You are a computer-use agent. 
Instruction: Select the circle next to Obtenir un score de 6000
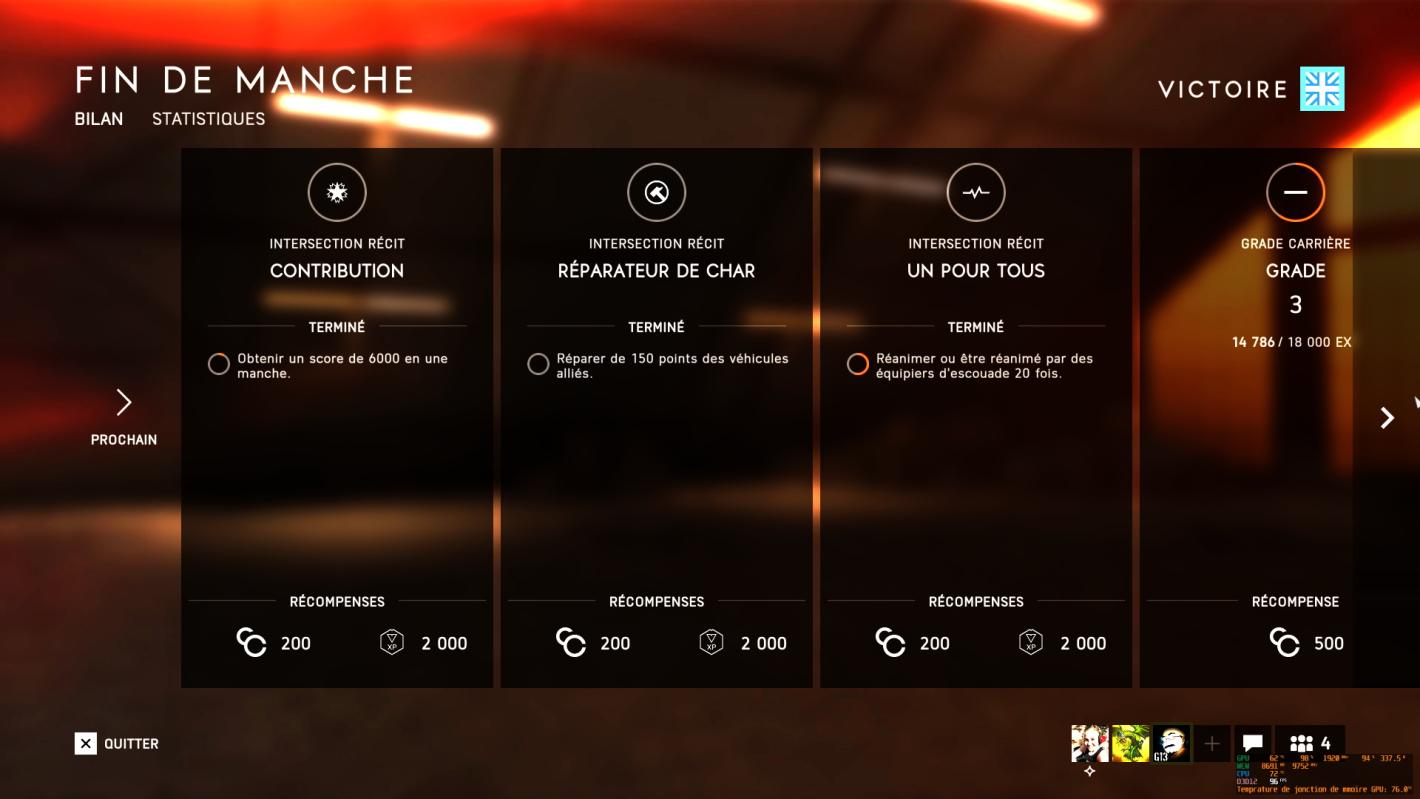pos(219,363)
